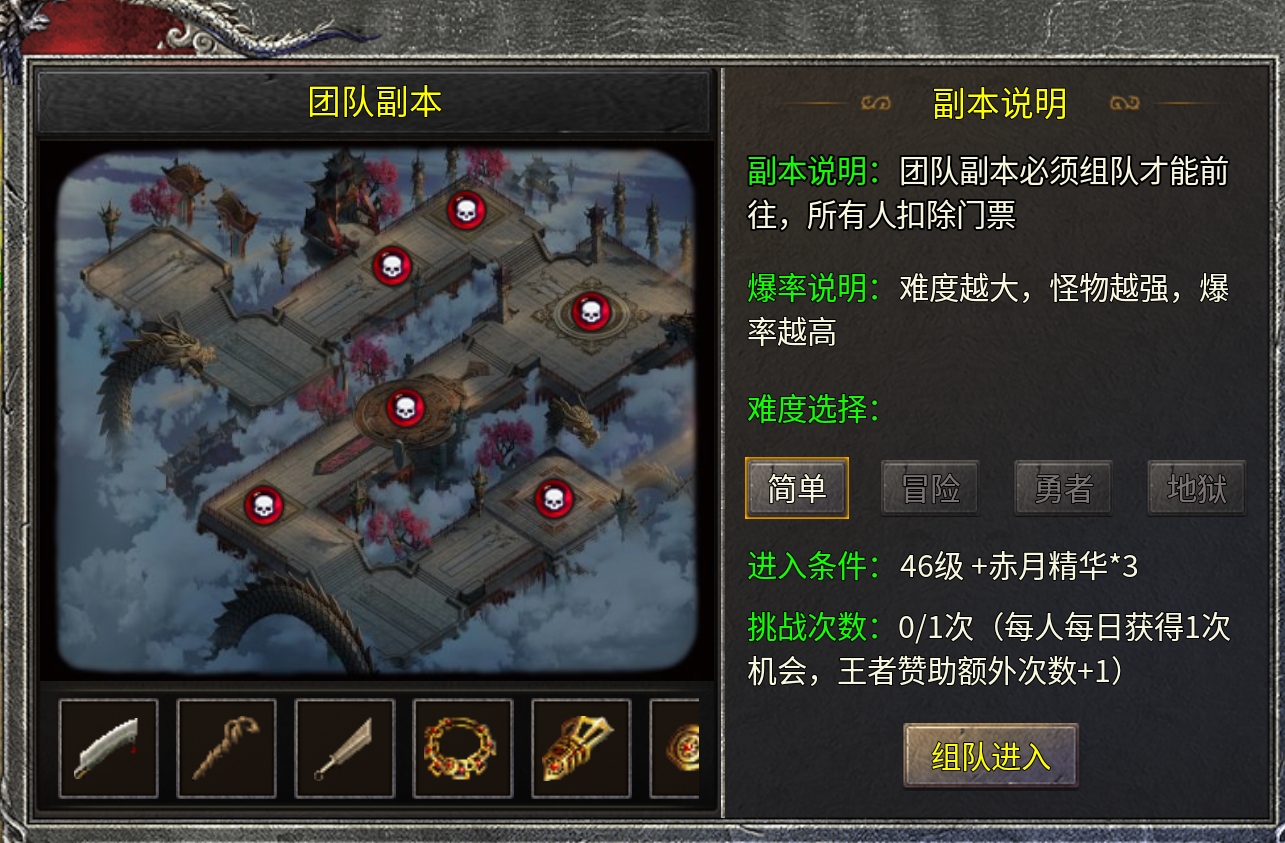Viewport: 1285px width, 843px height.
Task: Click the golden bracer reward icon
Action: click(580, 746)
